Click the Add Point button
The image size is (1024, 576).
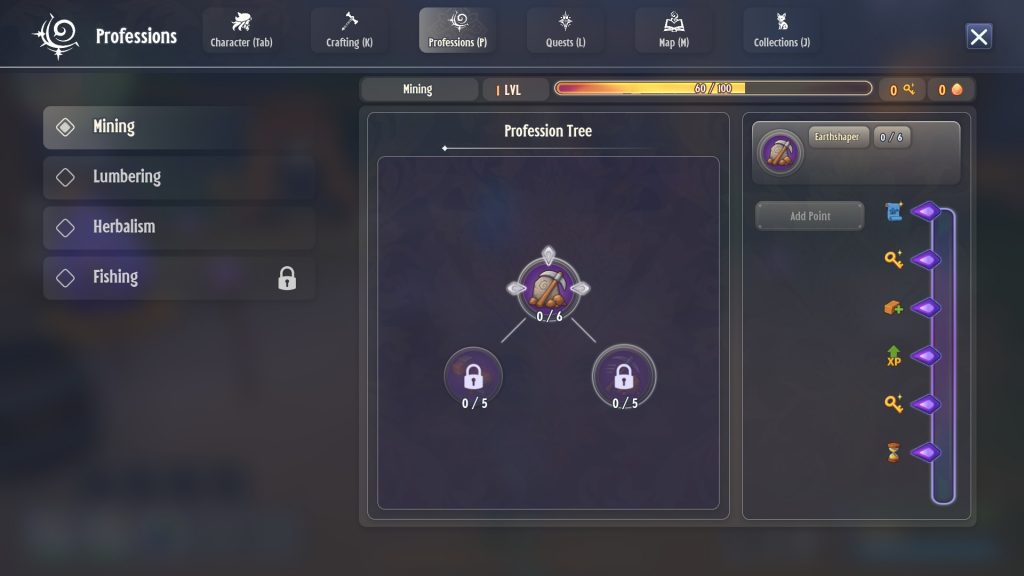click(809, 216)
